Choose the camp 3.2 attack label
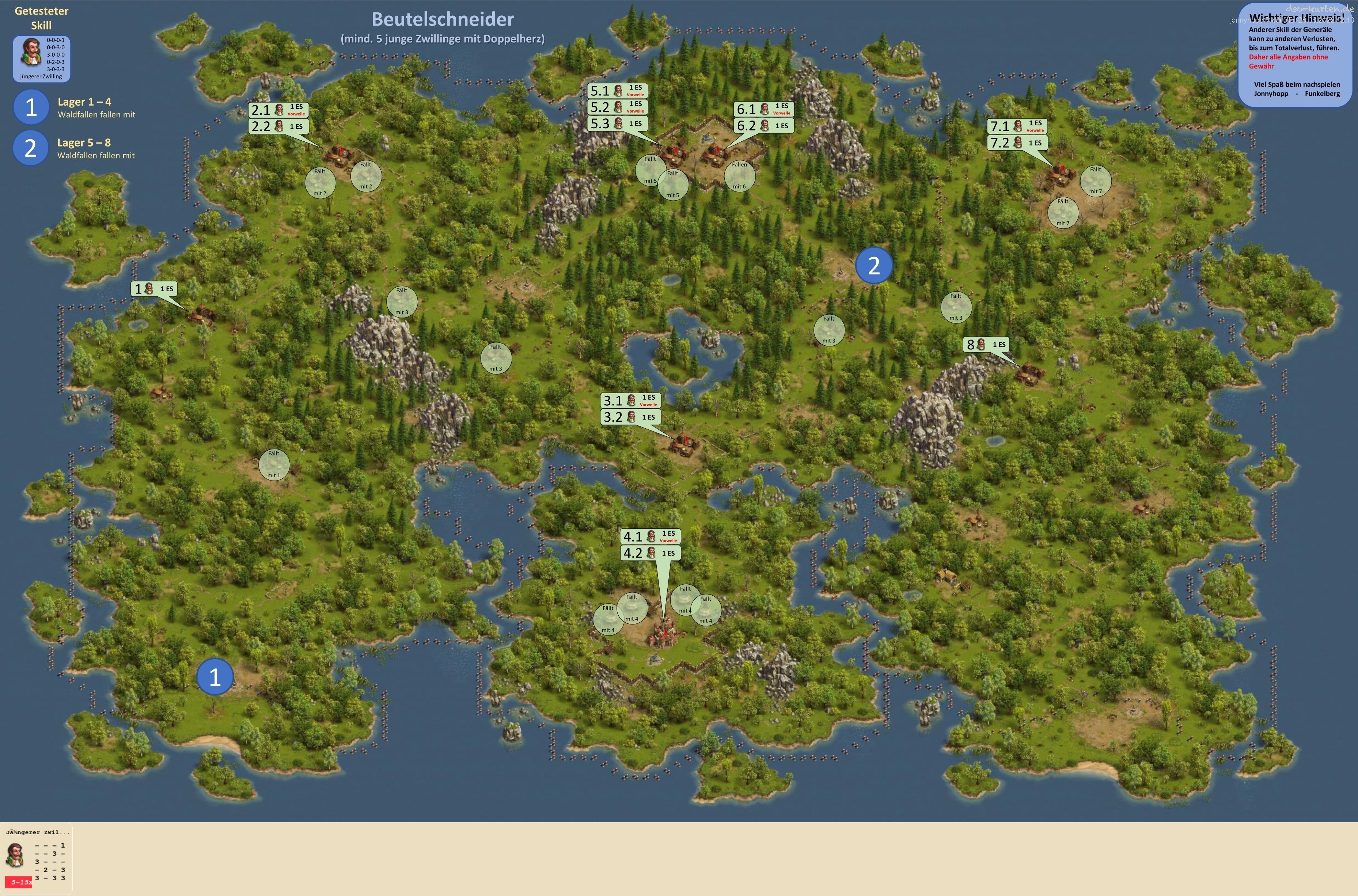Viewport: 1358px width, 896px height. 631,417
